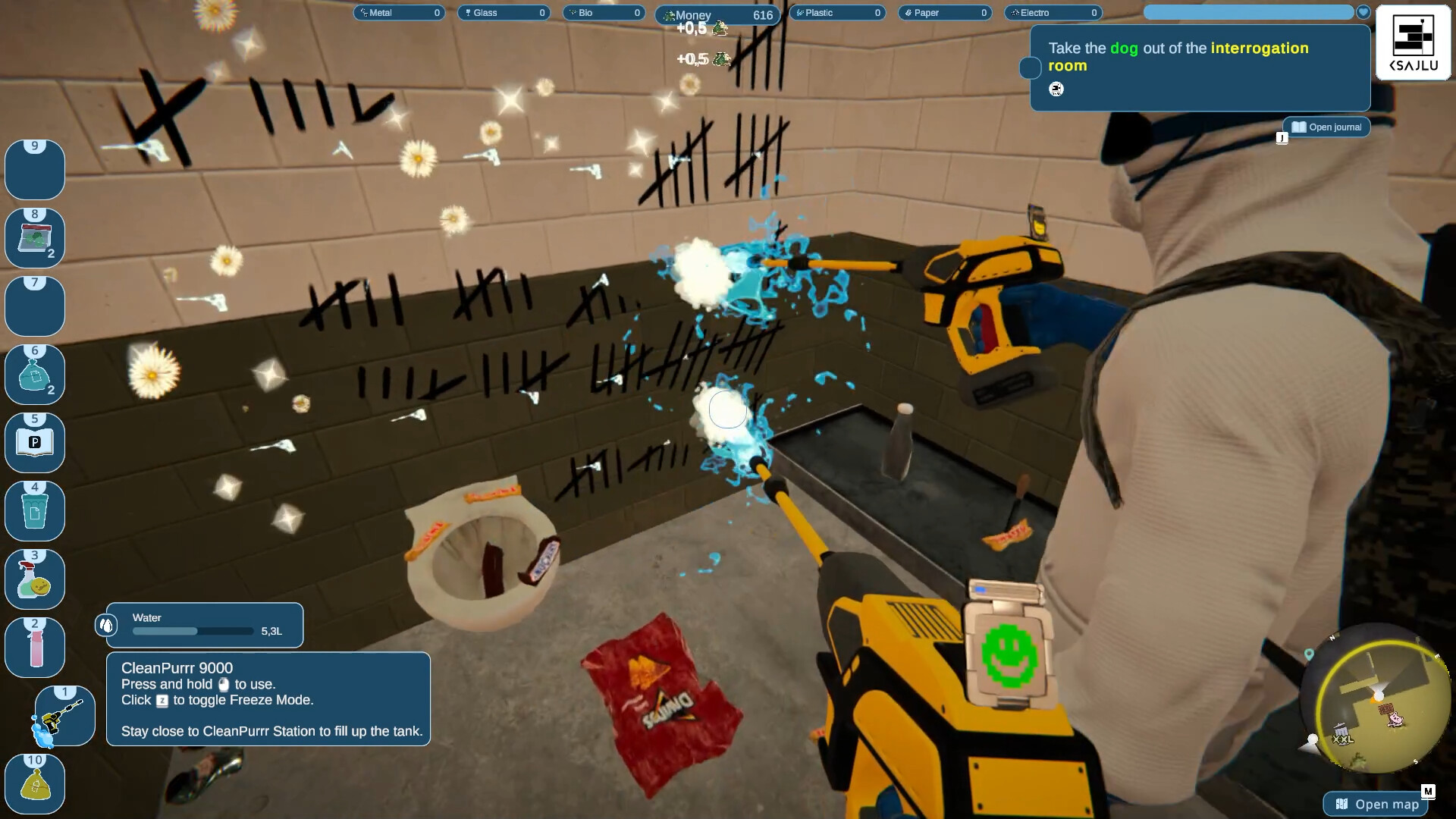Select the pink spray item in slot 2
Image resolution: width=1456 pixels, height=819 pixels.
click(x=34, y=647)
